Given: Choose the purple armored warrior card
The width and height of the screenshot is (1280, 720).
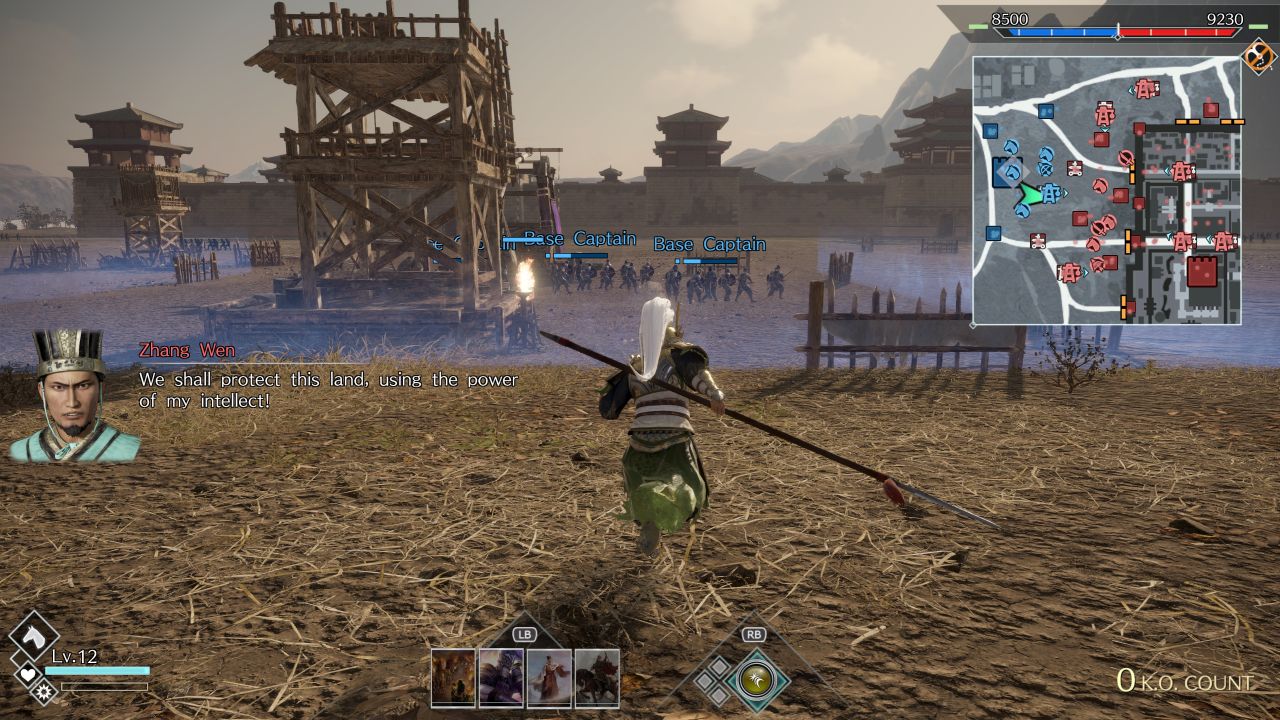Looking at the screenshot, I should [501, 678].
